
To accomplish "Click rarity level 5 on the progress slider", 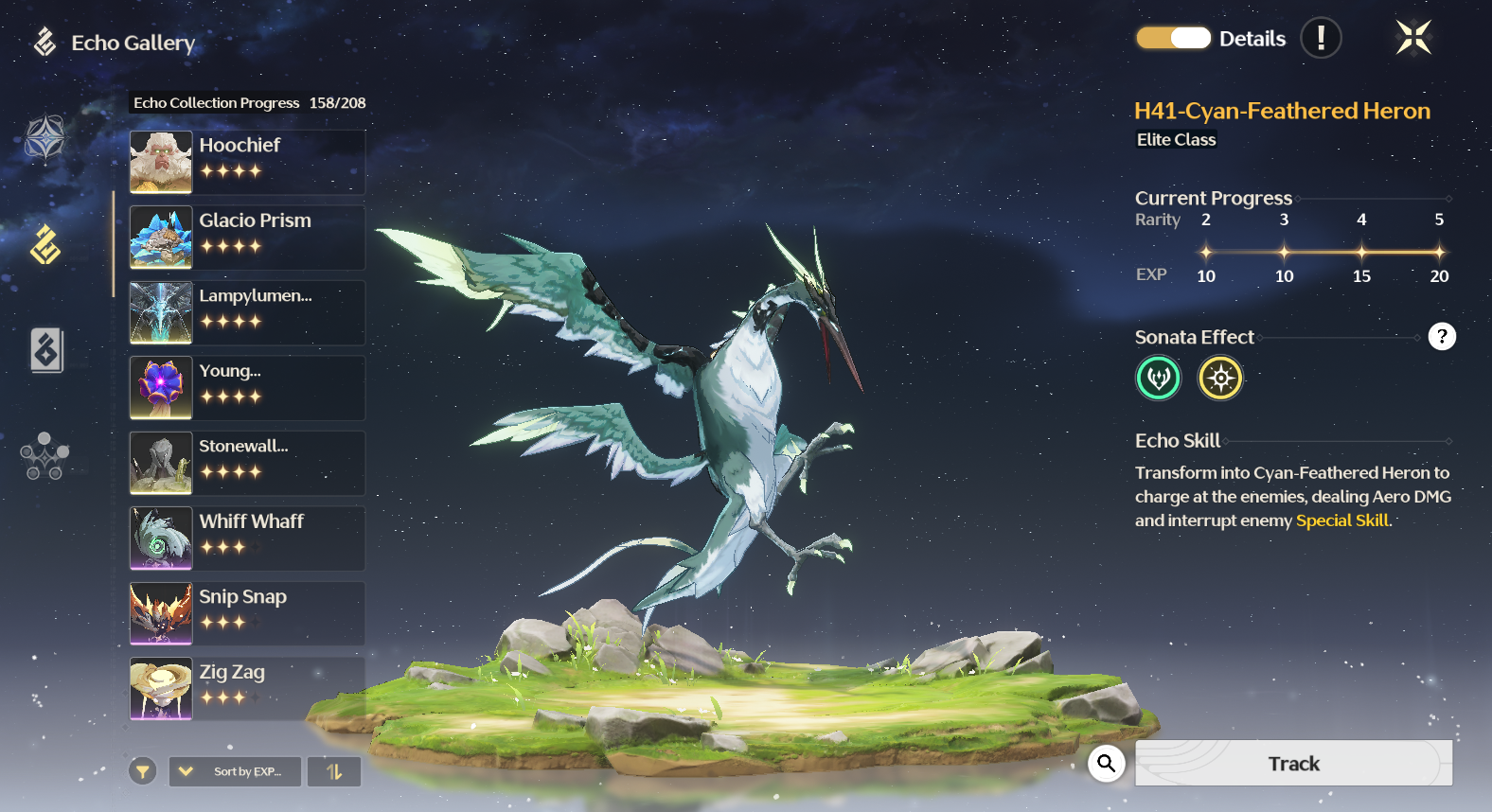I will tap(1439, 252).
